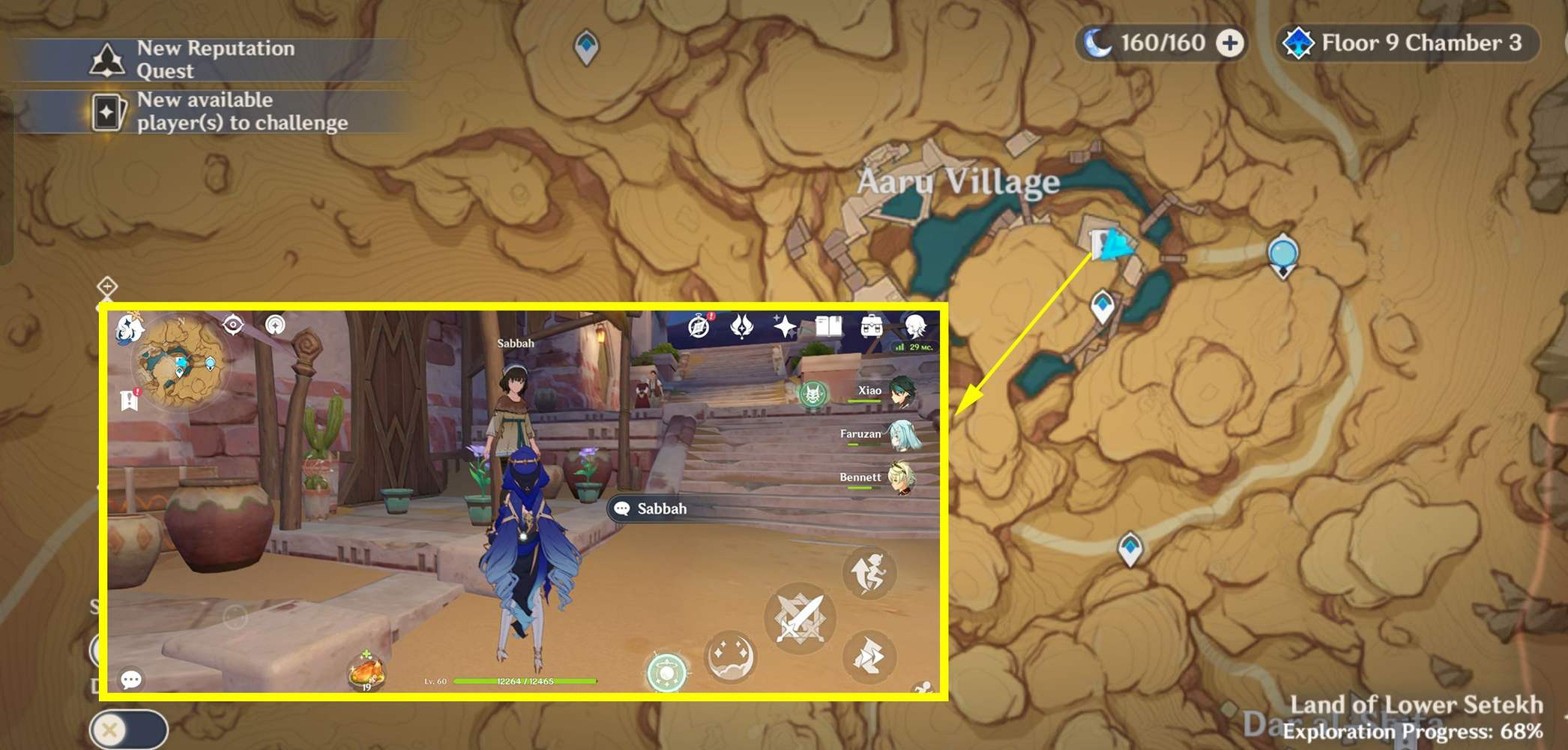Toggle the camera recenter compass near the minimap
1568x750 pixels.
[x=274, y=325]
